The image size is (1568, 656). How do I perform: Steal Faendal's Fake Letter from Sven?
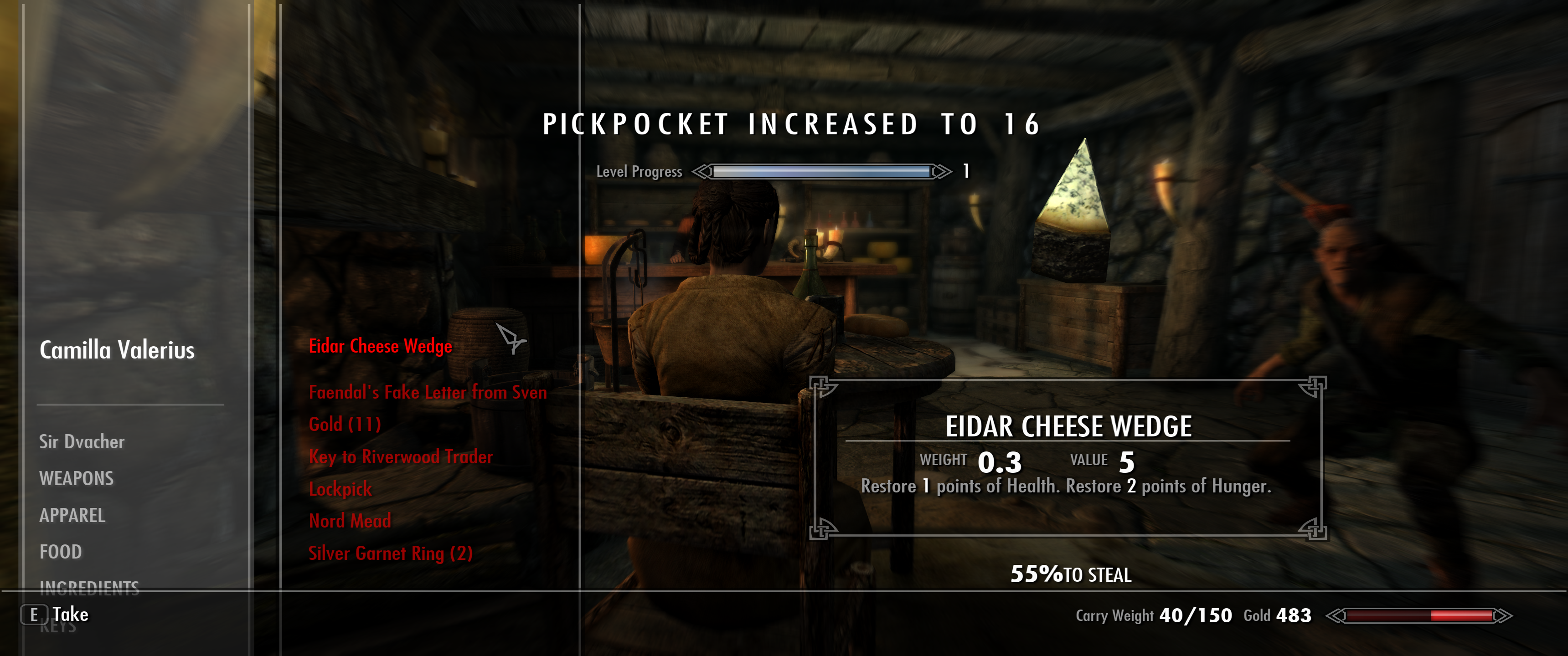pos(427,393)
